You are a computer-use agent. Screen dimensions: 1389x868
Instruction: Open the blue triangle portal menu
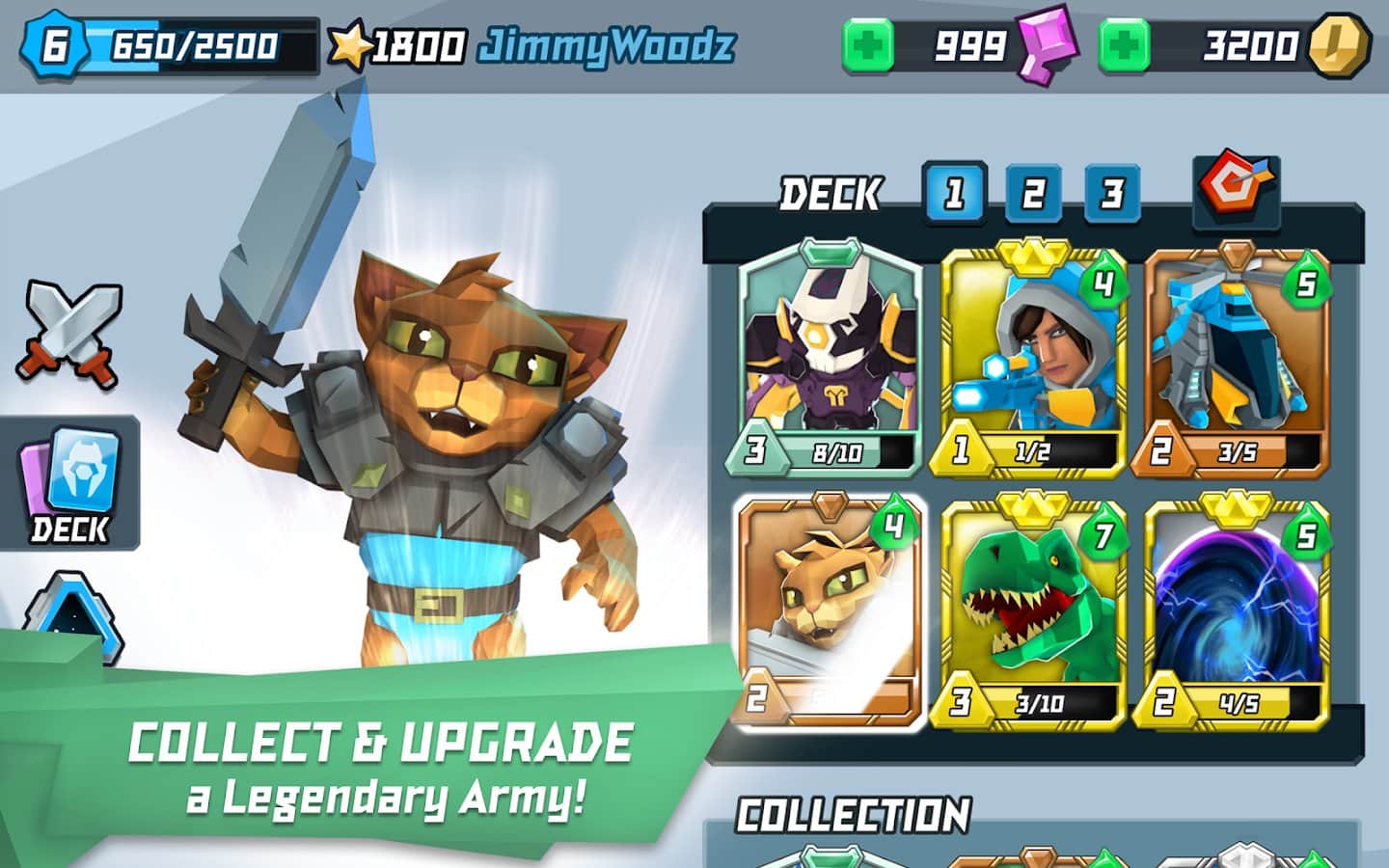[x=72, y=617]
